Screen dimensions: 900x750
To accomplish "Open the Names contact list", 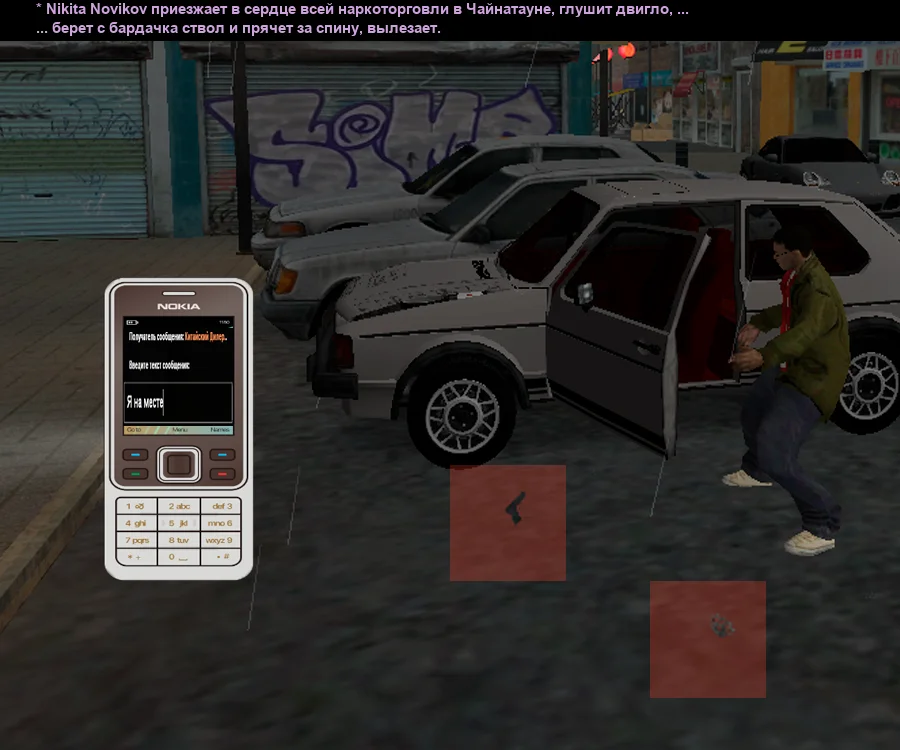I will 220,429.
